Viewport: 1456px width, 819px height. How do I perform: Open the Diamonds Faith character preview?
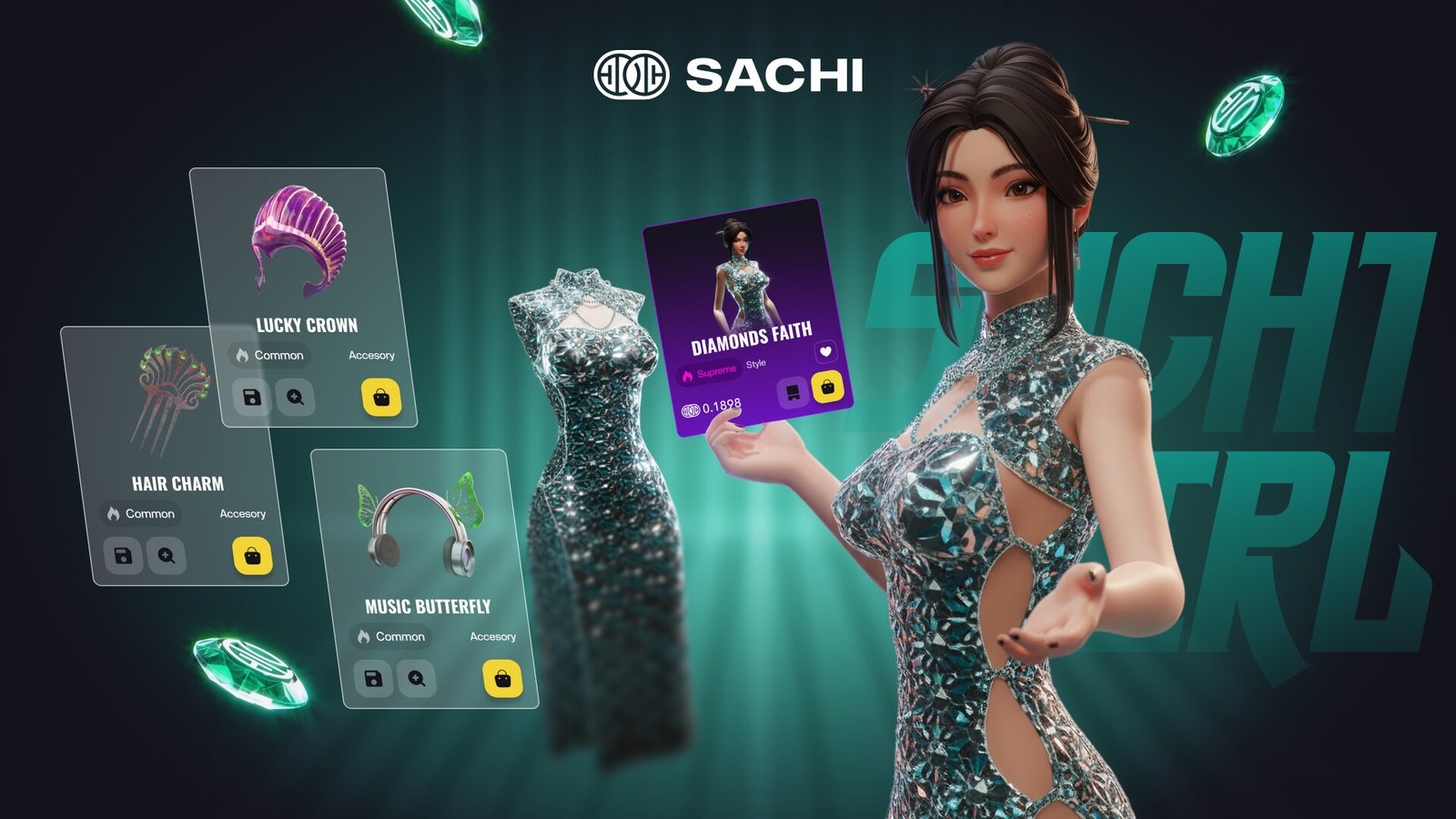(x=739, y=271)
